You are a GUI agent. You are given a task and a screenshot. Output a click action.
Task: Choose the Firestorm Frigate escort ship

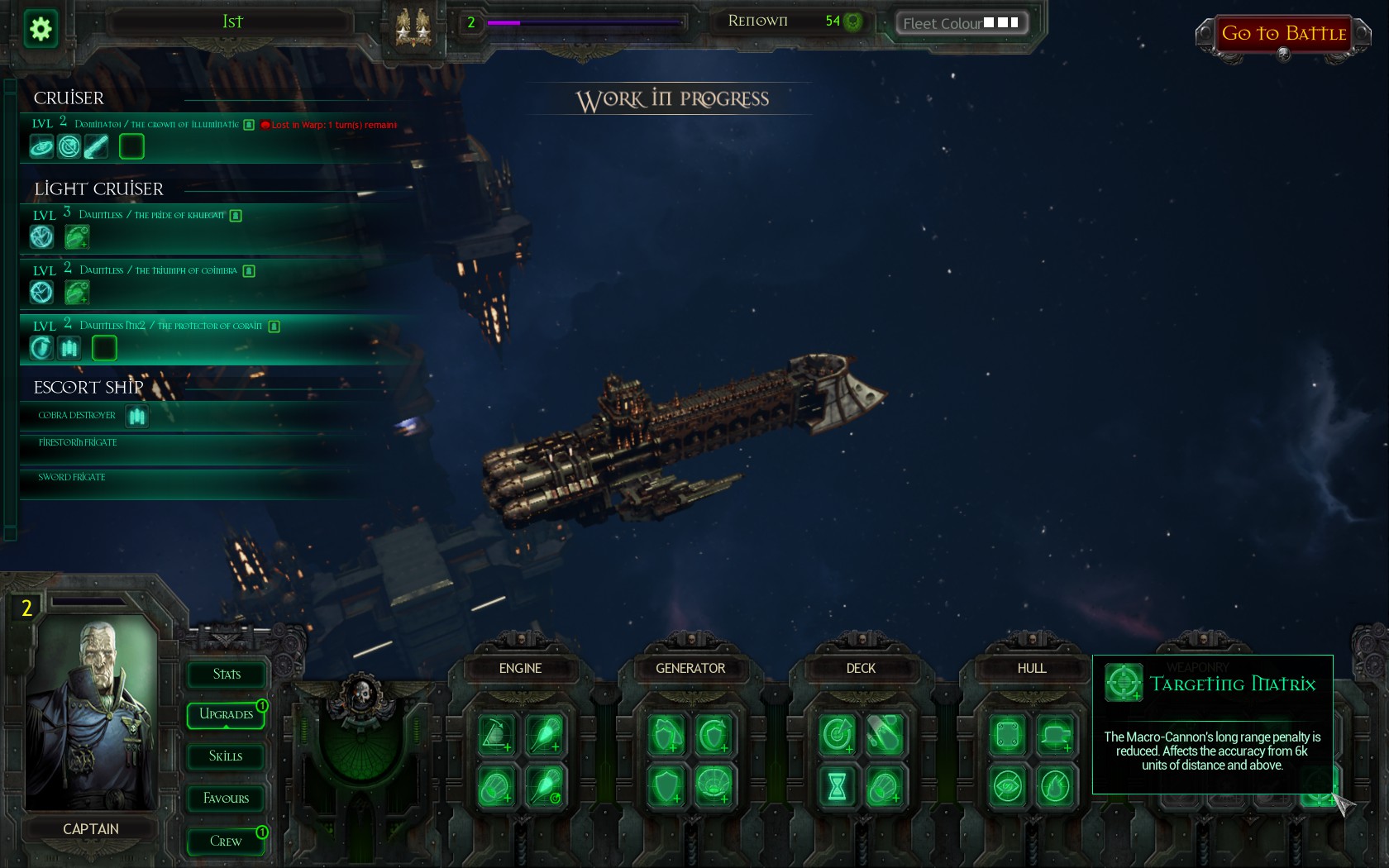78,443
